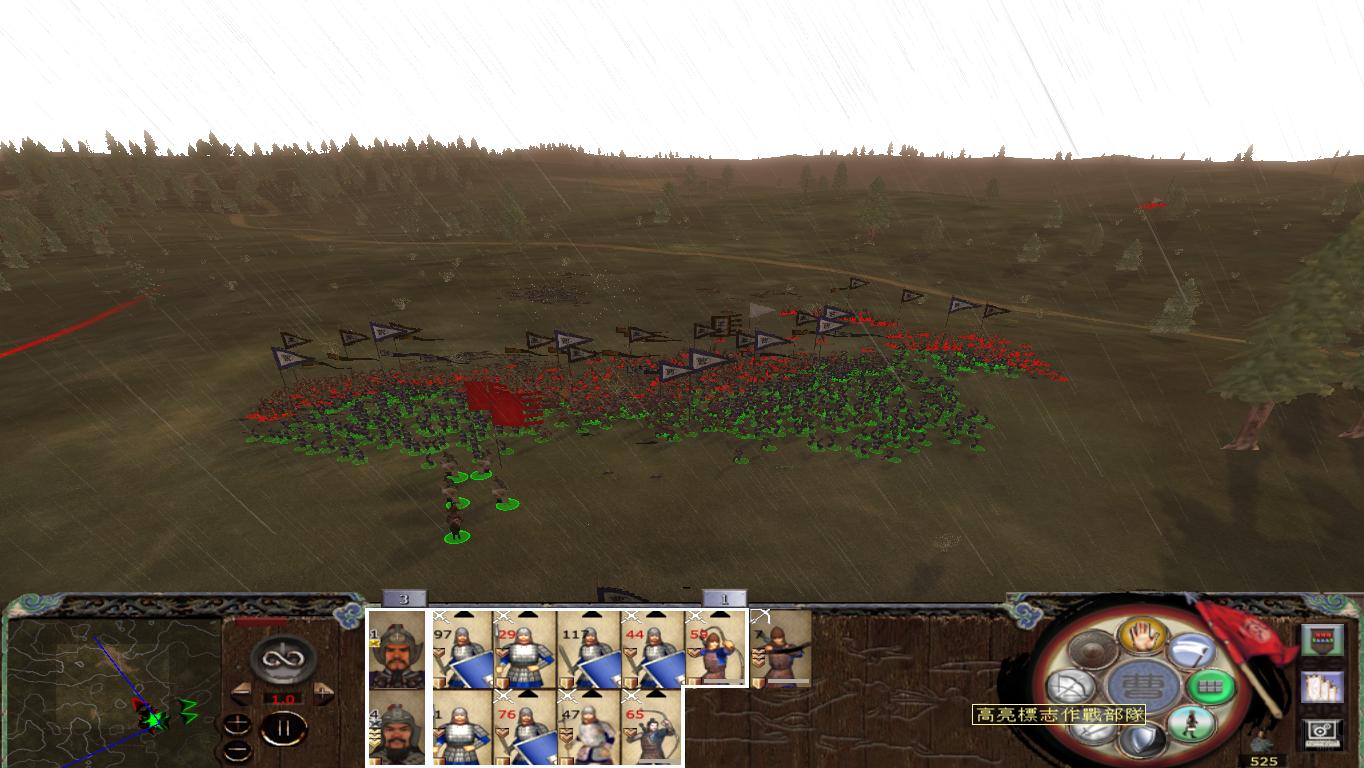Viewport: 1364px width, 768px height.
Task: Select the shield guard mode icon
Action: pos(1141,738)
